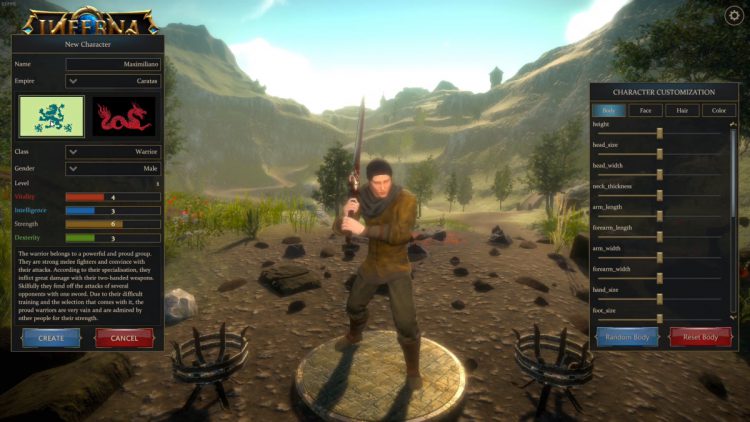Click the neck_thickness slider handle
This screenshot has height=422, width=750.
tap(660, 194)
